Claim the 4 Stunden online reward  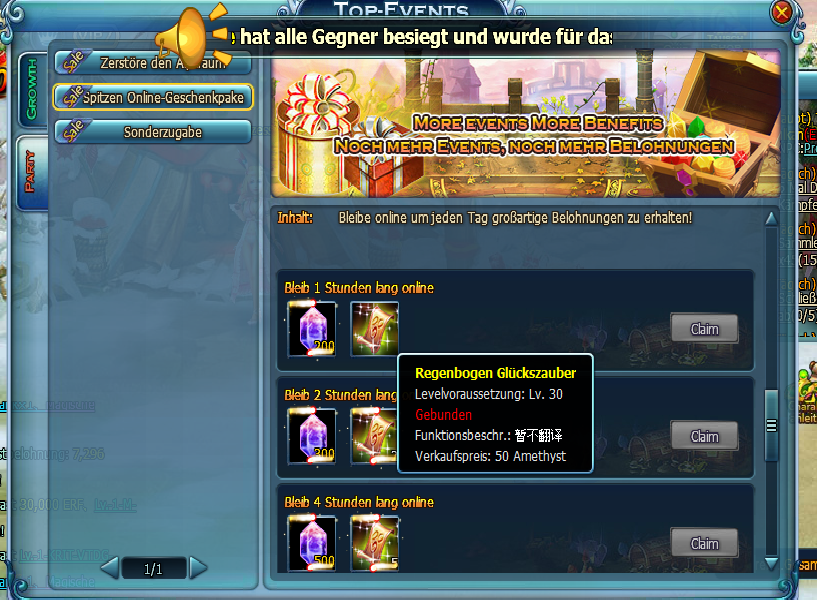point(704,543)
